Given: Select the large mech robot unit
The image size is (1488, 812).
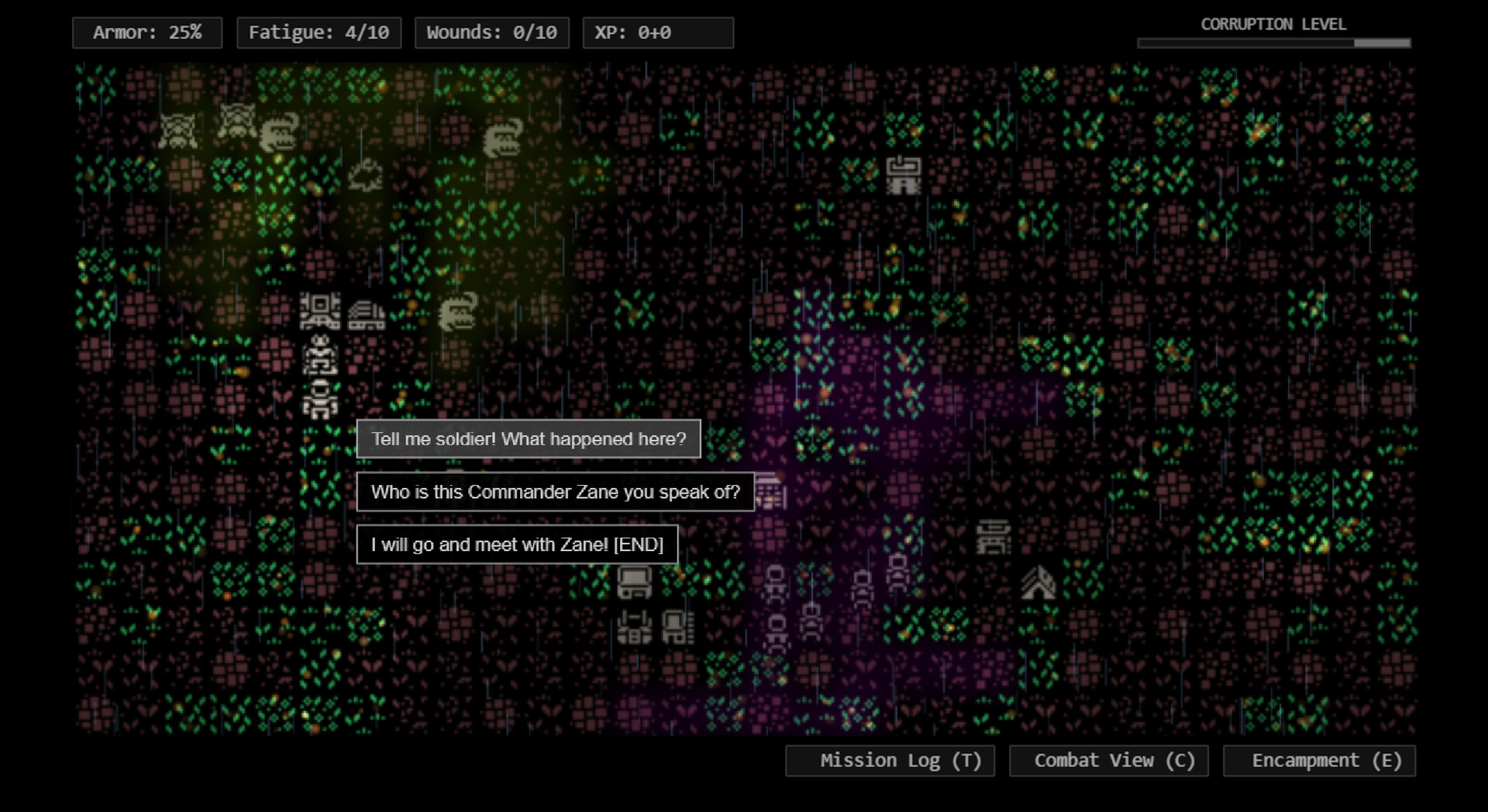Looking at the screenshot, I should pos(320,310).
